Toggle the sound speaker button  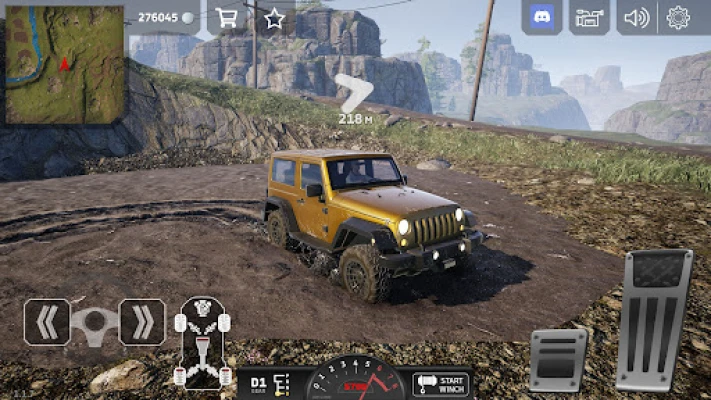(636, 17)
